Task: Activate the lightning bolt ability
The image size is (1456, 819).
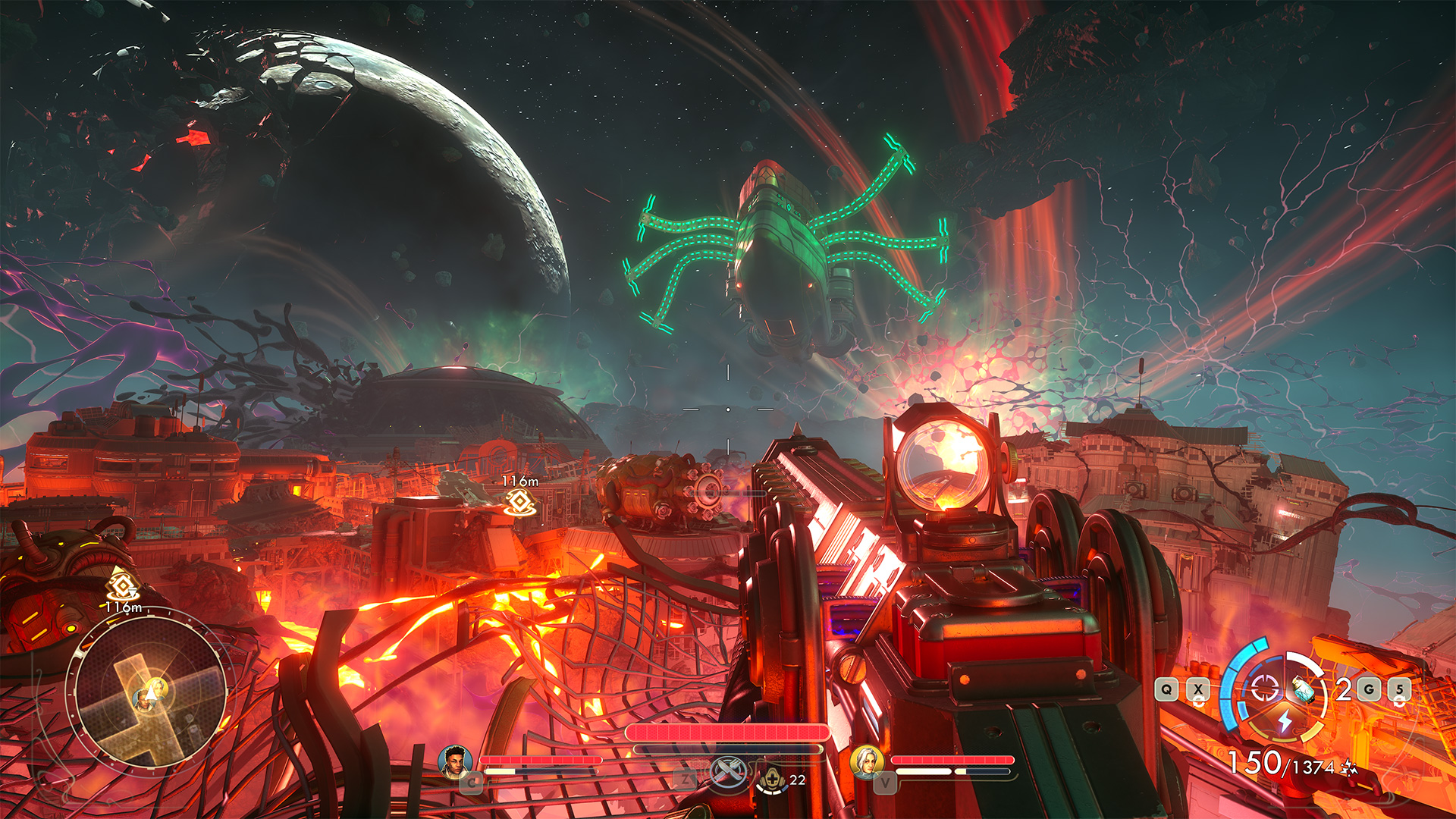Action: [x=1285, y=720]
